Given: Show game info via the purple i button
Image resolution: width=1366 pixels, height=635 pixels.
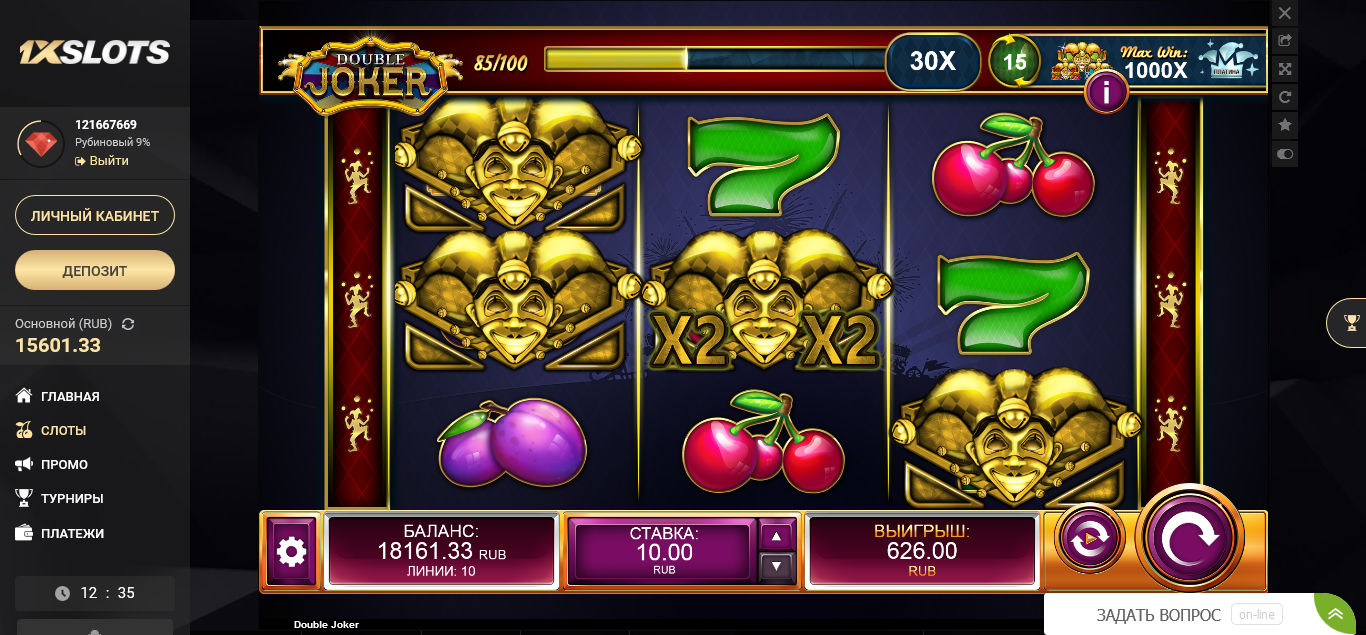Looking at the screenshot, I should click(1106, 93).
